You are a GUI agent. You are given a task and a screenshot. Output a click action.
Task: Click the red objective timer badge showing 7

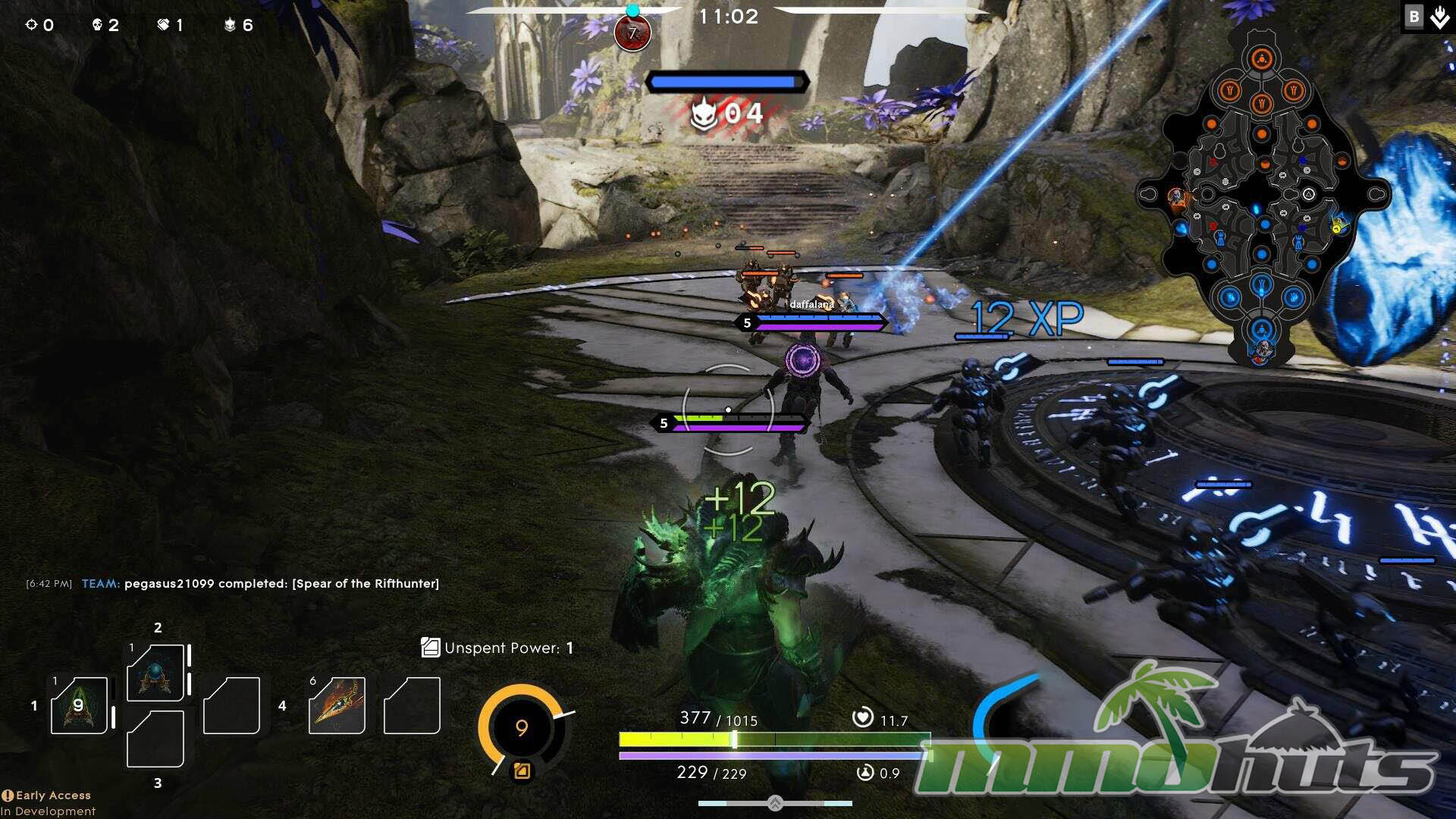pyautogui.click(x=632, y=33)
